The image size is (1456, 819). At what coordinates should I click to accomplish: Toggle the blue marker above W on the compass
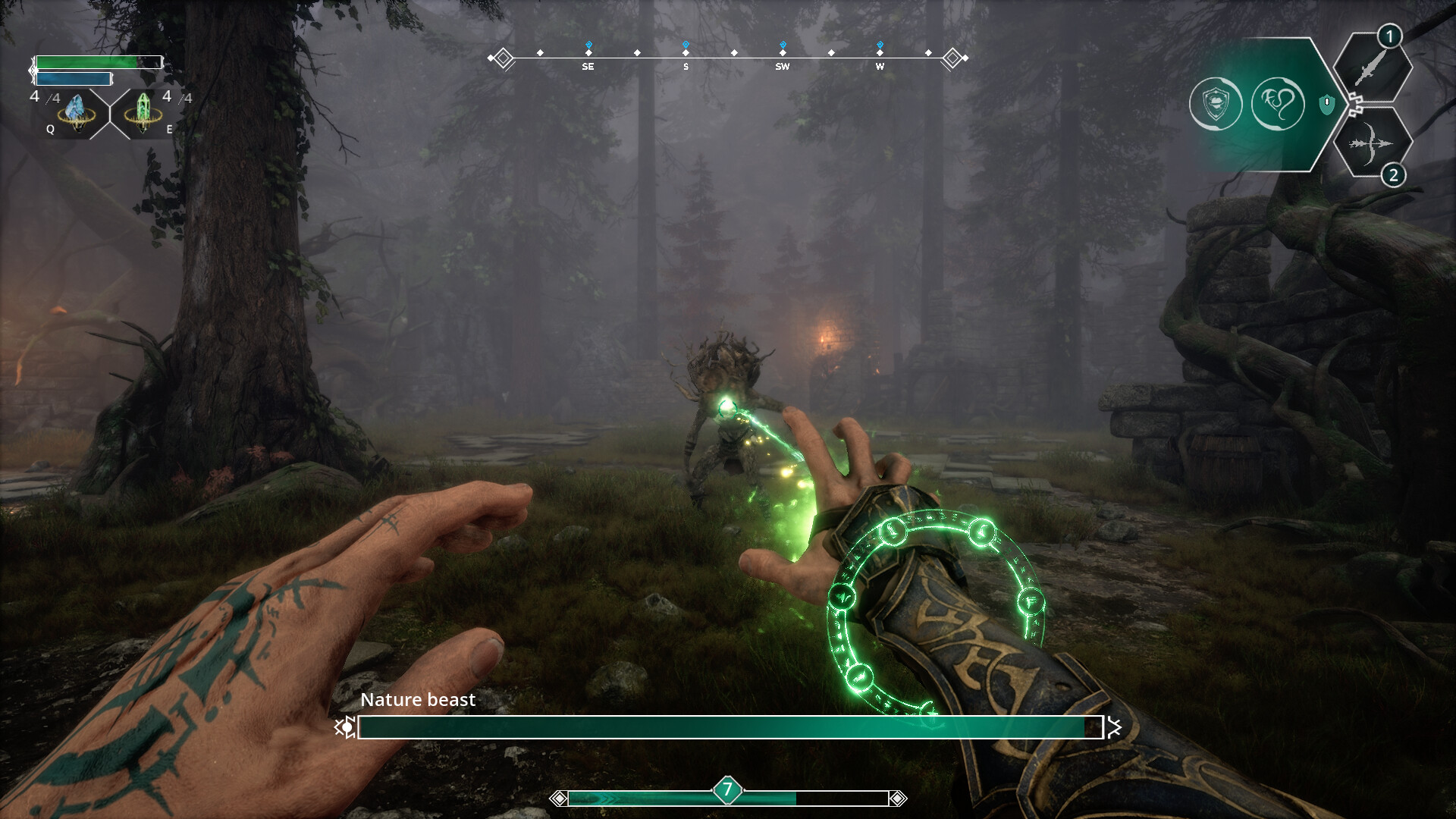pyautogui.click(x=880, y=43)
